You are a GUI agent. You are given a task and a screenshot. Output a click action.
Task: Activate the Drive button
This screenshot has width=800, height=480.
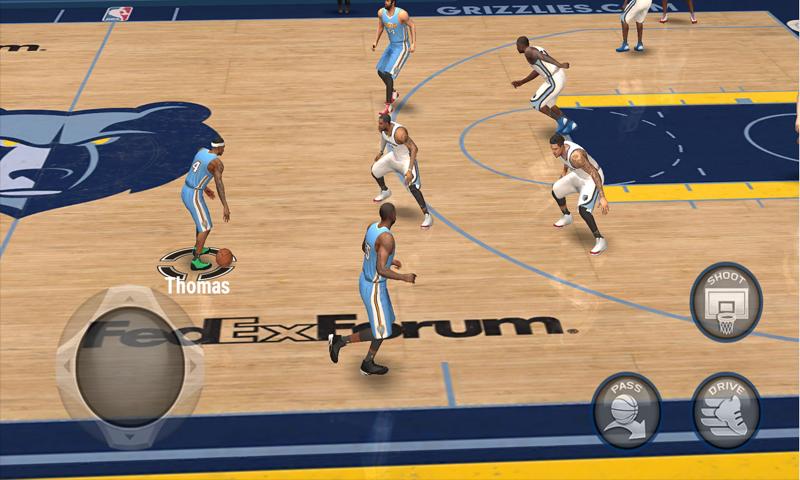(726, 410)
